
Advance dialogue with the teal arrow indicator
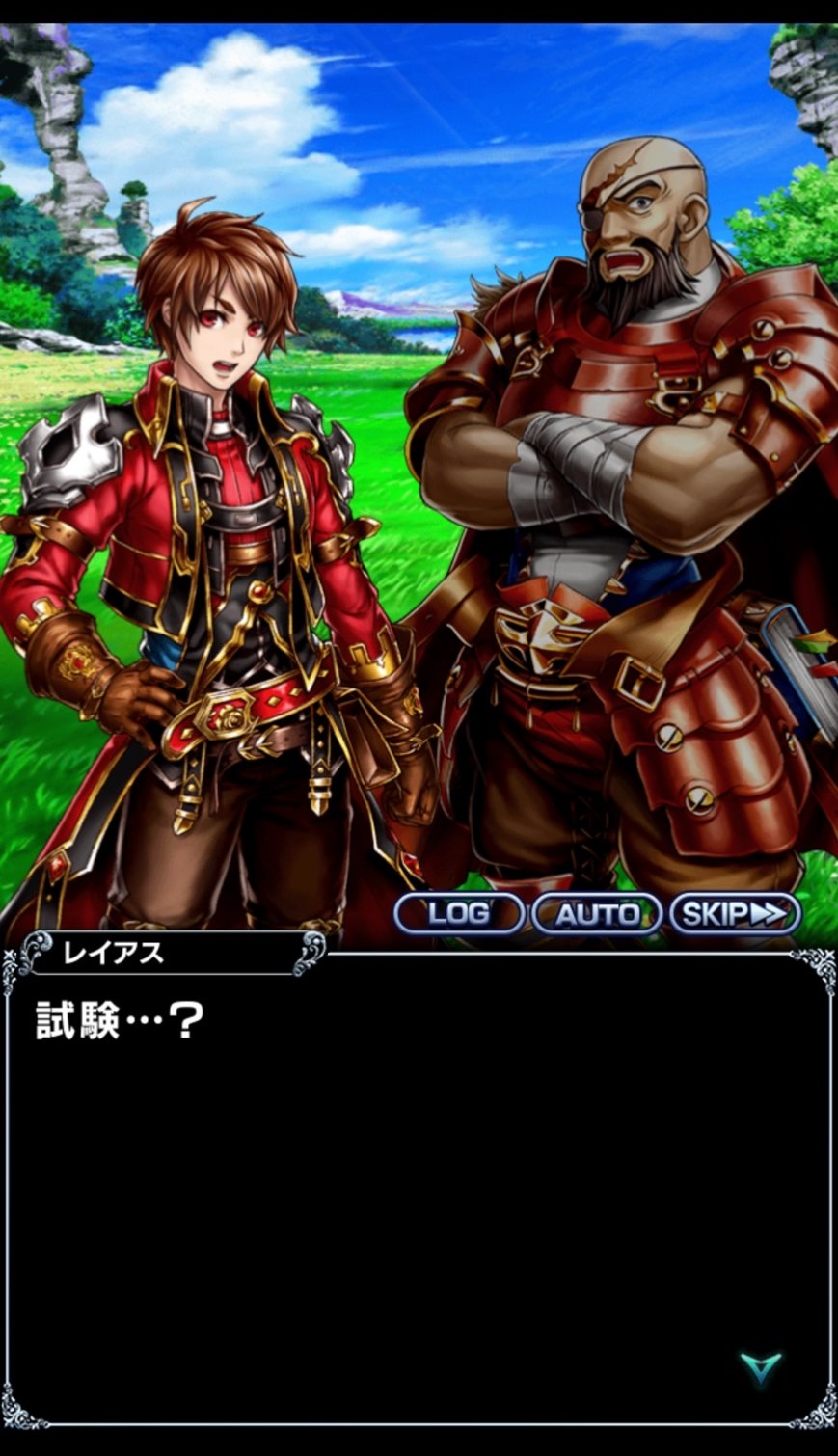tap(760, 1367)
